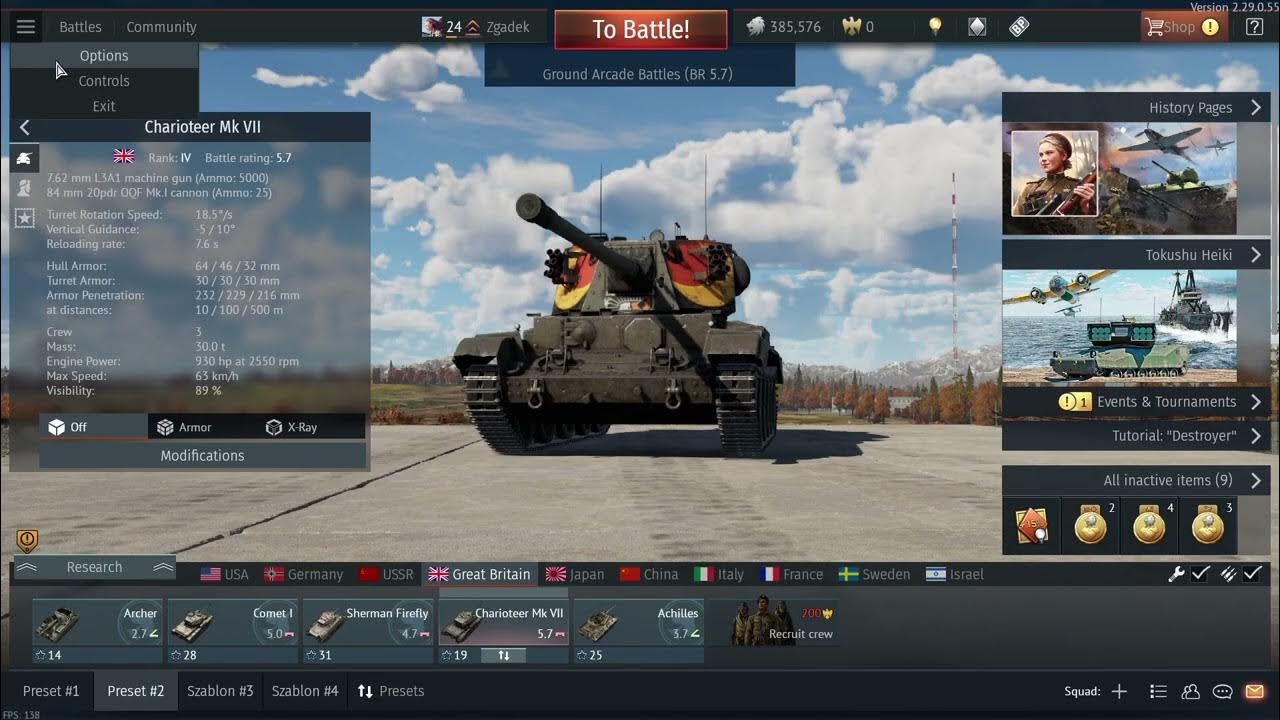Collapse the Charioteer panel with back arrow
This screenshot has width=1280, height=720.
24,127
